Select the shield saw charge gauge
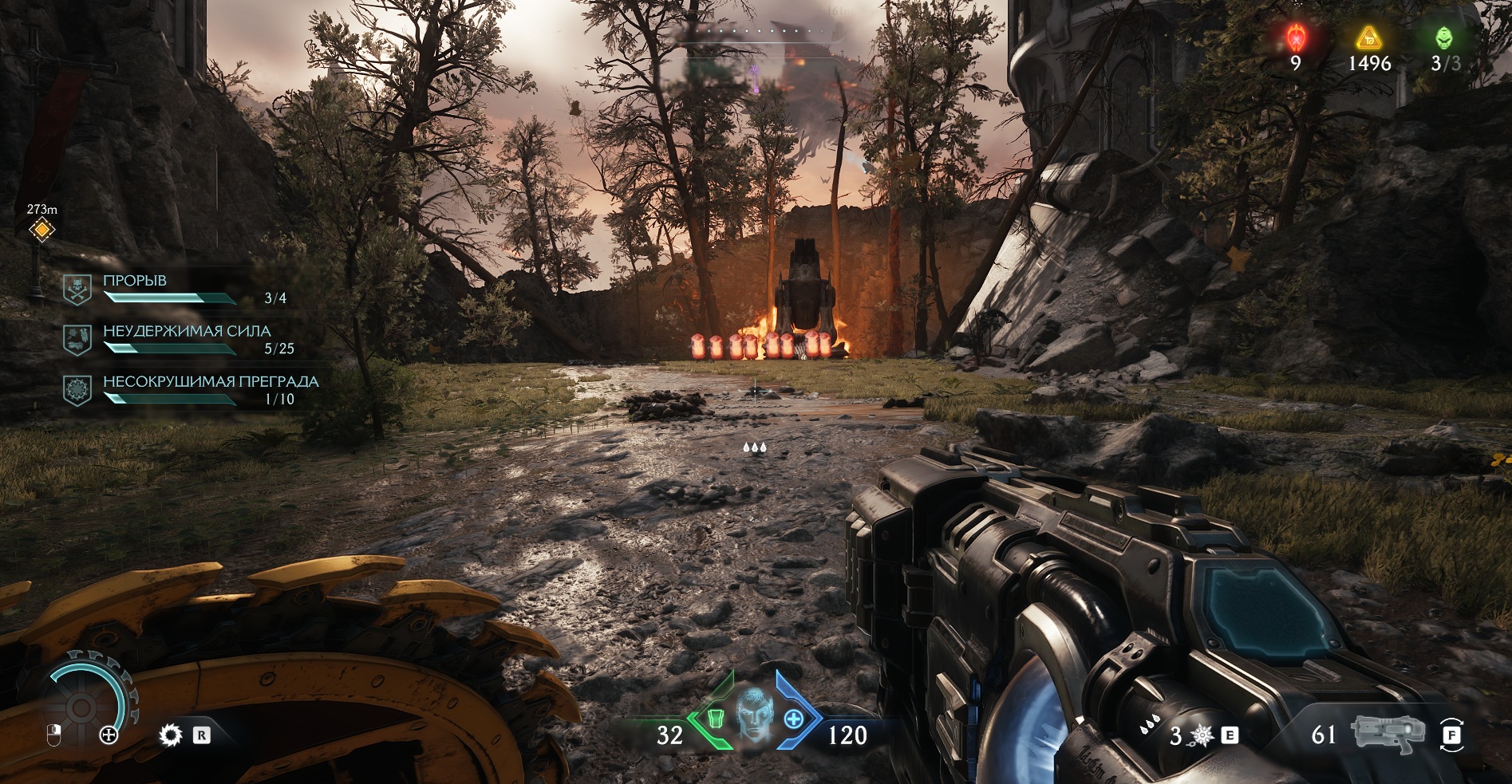1512x784 pixels. tap(81, 706)
